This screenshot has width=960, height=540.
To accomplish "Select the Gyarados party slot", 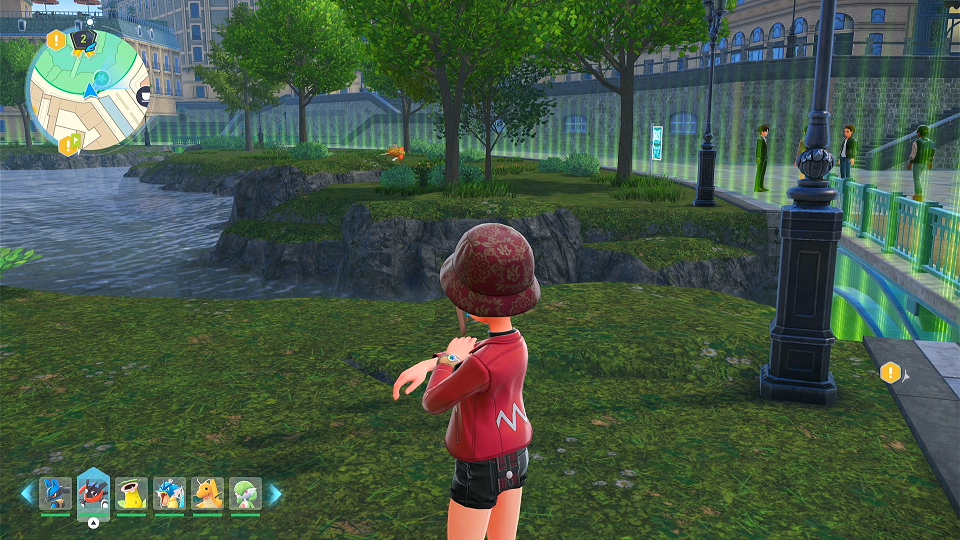I will pyautogui.click(x=169, y=494).
